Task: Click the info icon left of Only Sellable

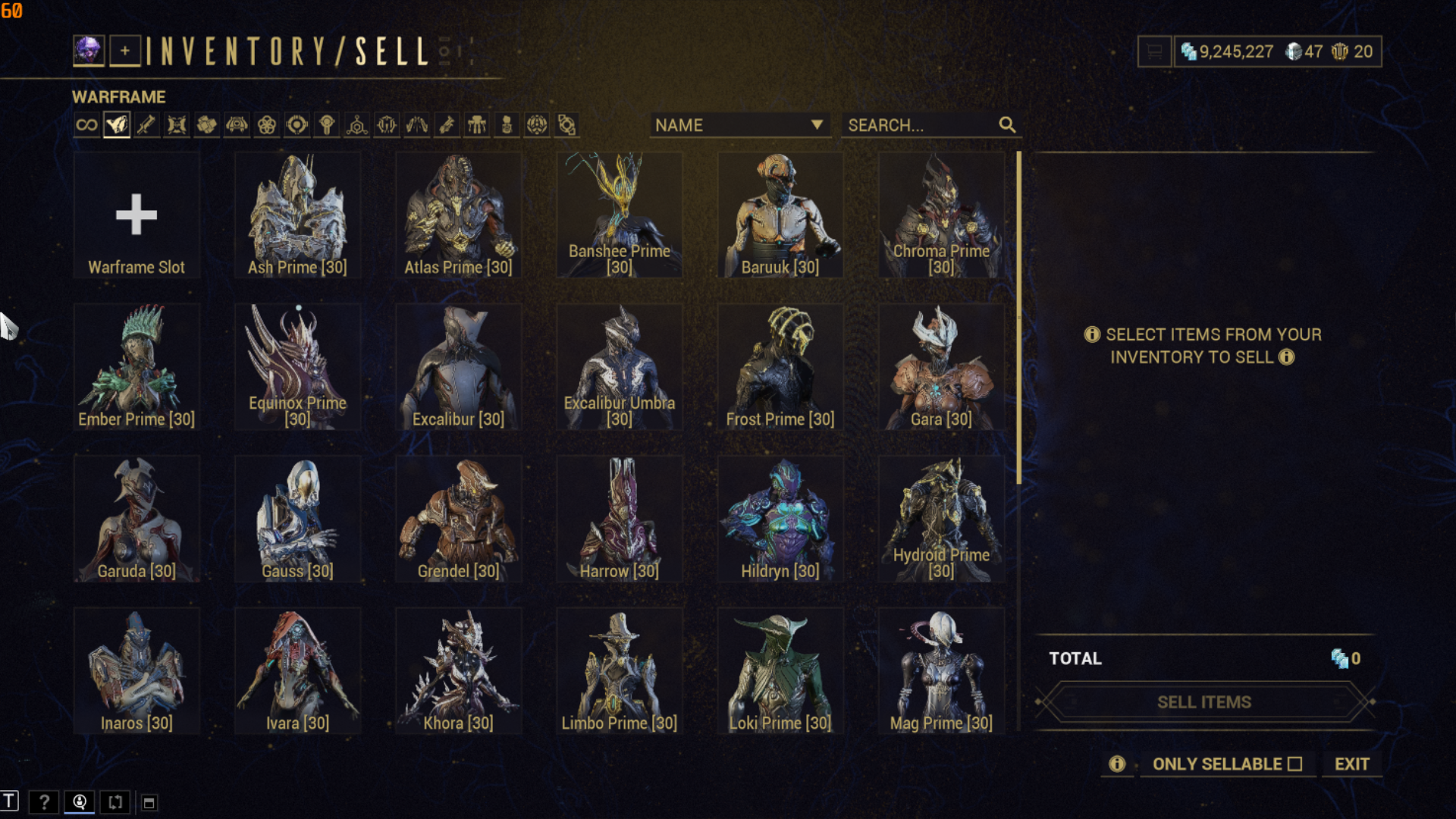Action: 1116,764
